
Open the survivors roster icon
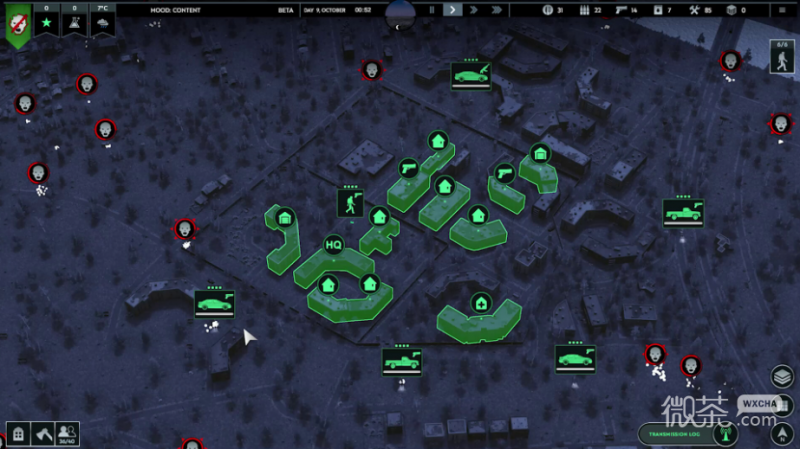point(68,435)
